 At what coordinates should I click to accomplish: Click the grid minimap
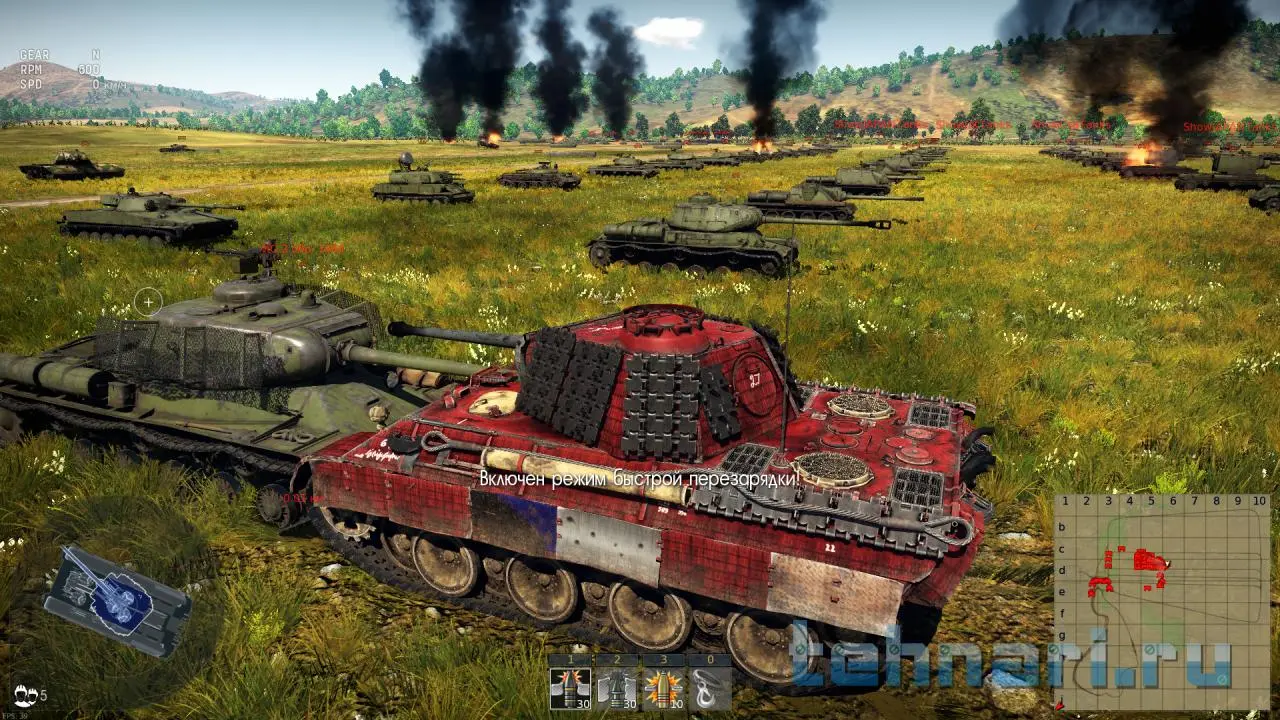pyautogui.click(x=1162, y=601)
